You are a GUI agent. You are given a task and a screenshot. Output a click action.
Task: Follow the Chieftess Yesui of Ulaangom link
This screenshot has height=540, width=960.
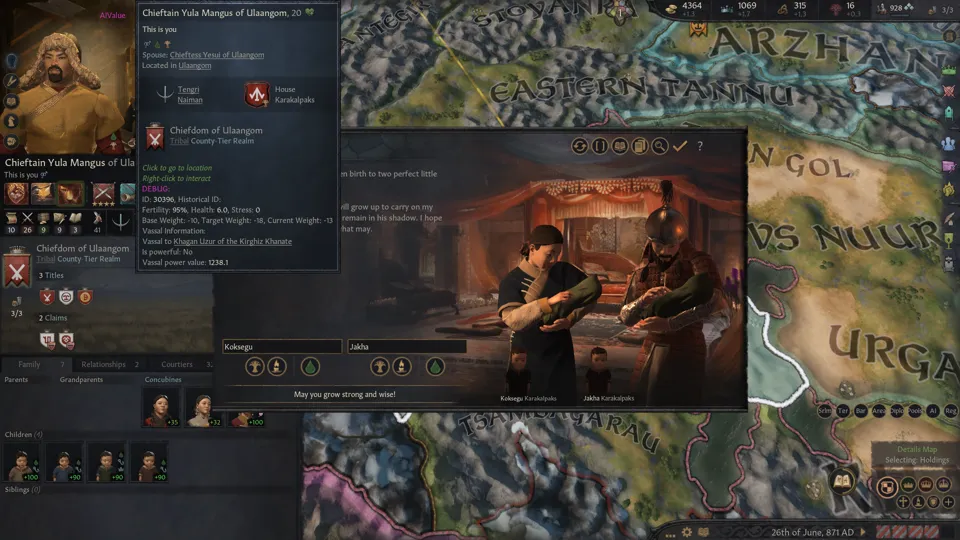[x=217, y=54]
